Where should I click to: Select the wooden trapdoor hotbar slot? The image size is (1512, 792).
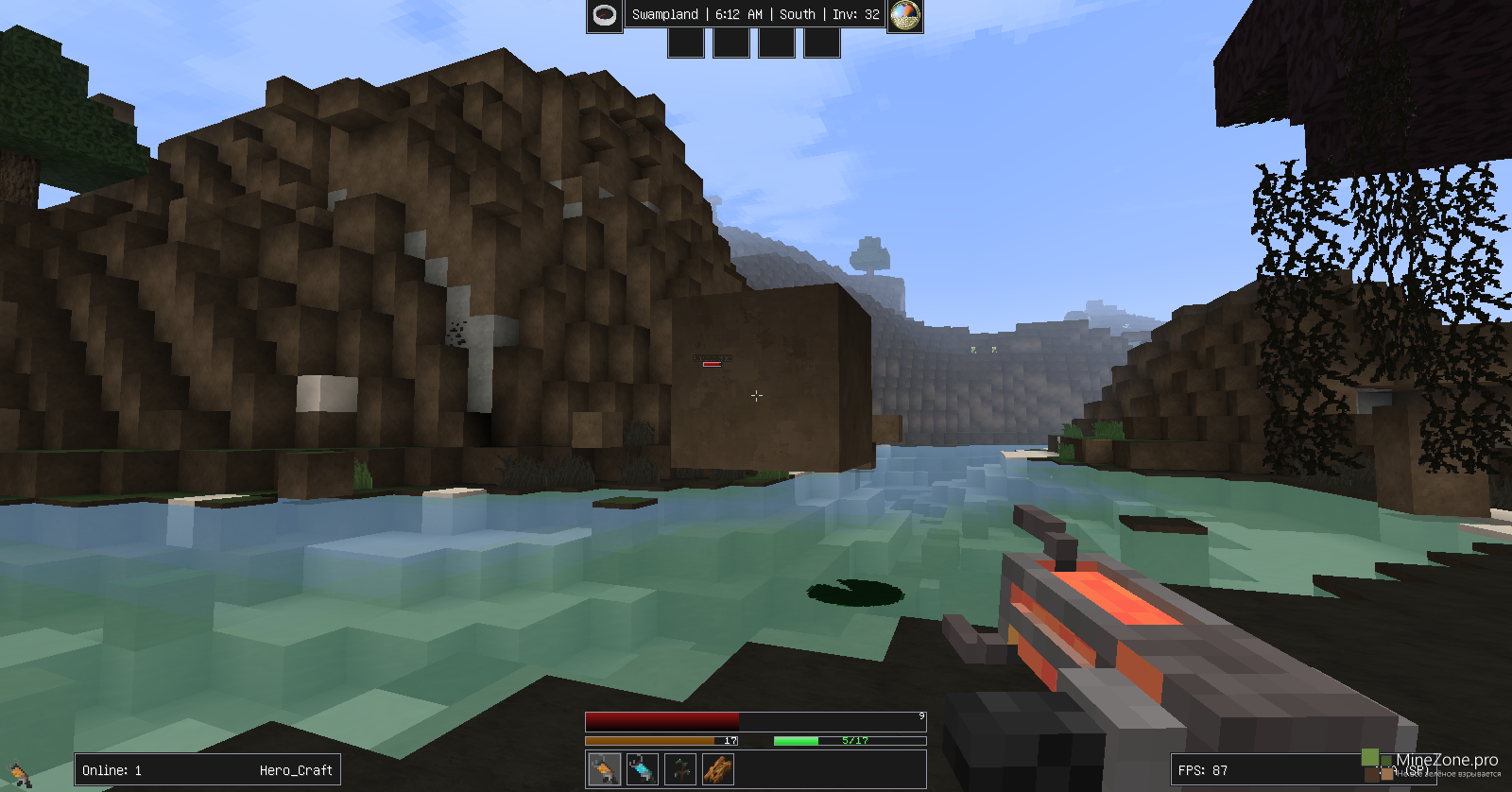click(x=718, y=769)
